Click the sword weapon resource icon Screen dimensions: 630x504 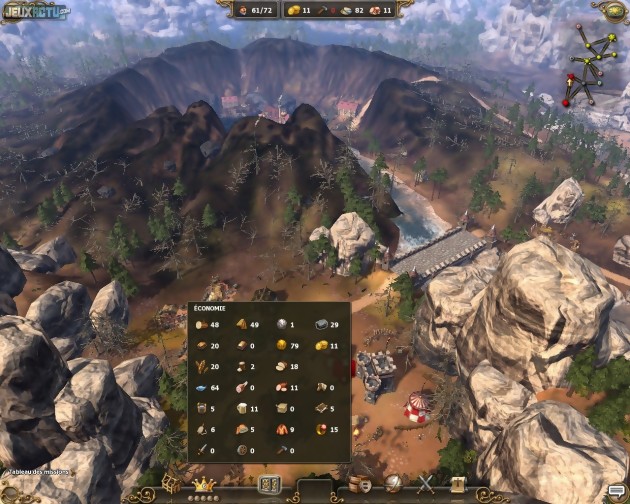click(x=200, y=450)
